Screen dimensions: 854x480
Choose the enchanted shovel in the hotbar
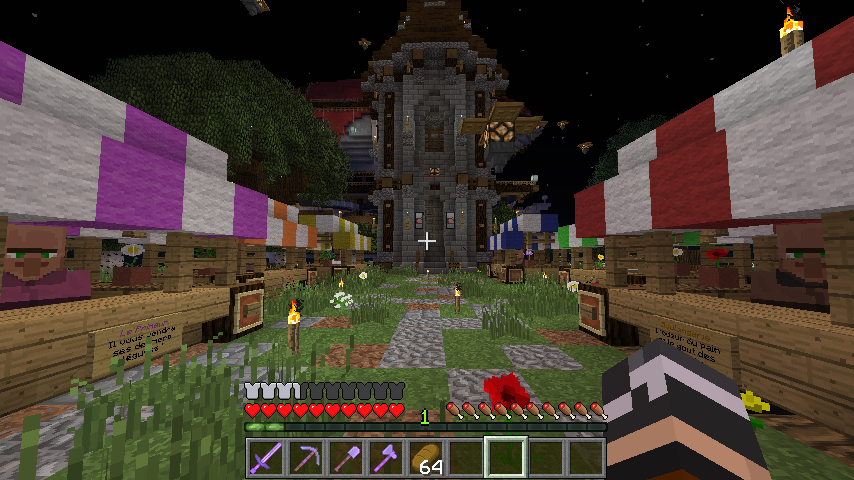(346, 458)
